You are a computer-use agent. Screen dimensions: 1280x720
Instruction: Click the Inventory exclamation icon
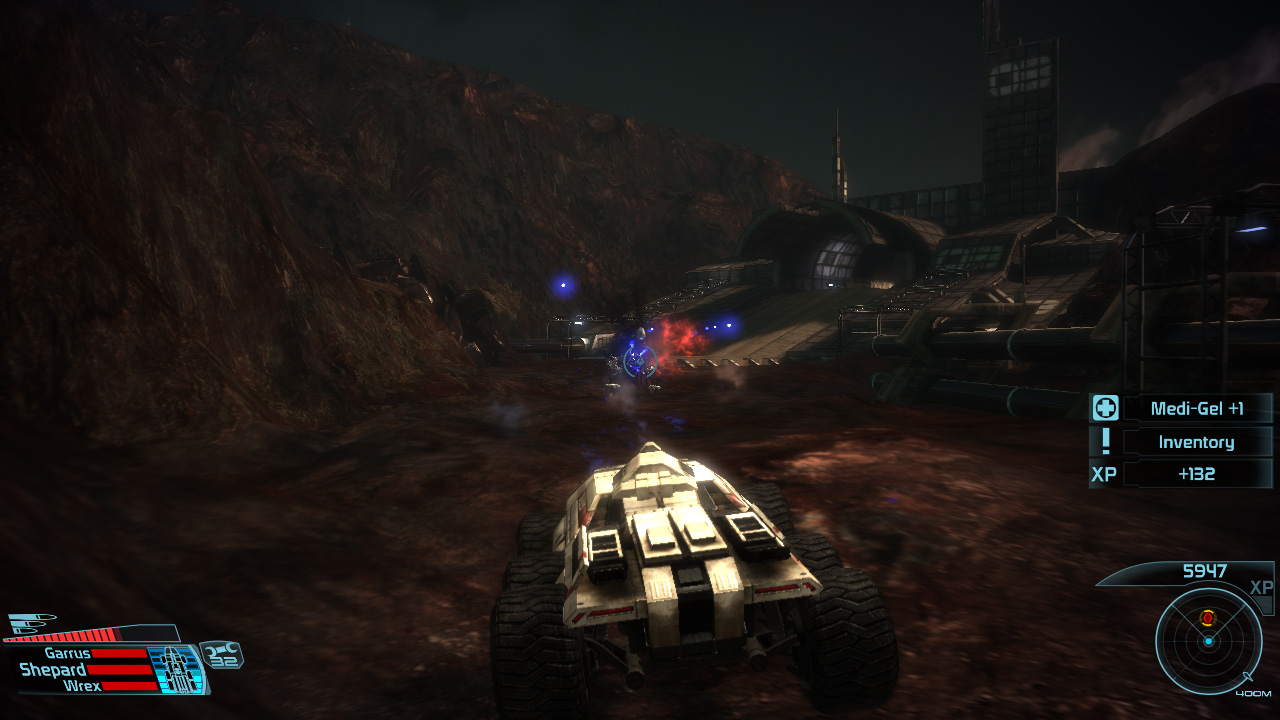[1106, 441]
